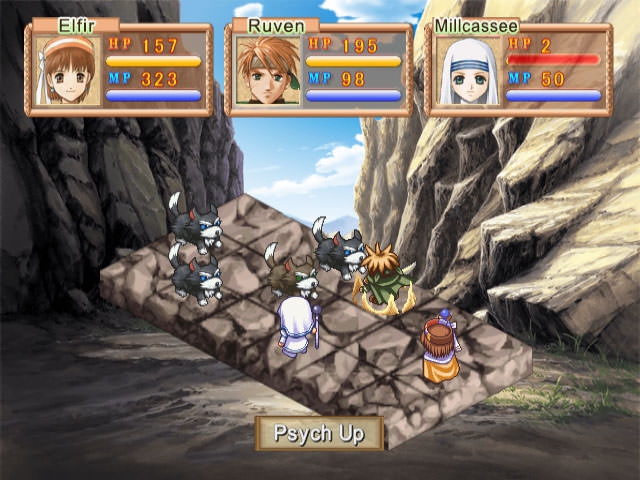This screenshot has width=640, height=480.
Task: Select the Psych Up skill label
Action: (x=320, y=434)
